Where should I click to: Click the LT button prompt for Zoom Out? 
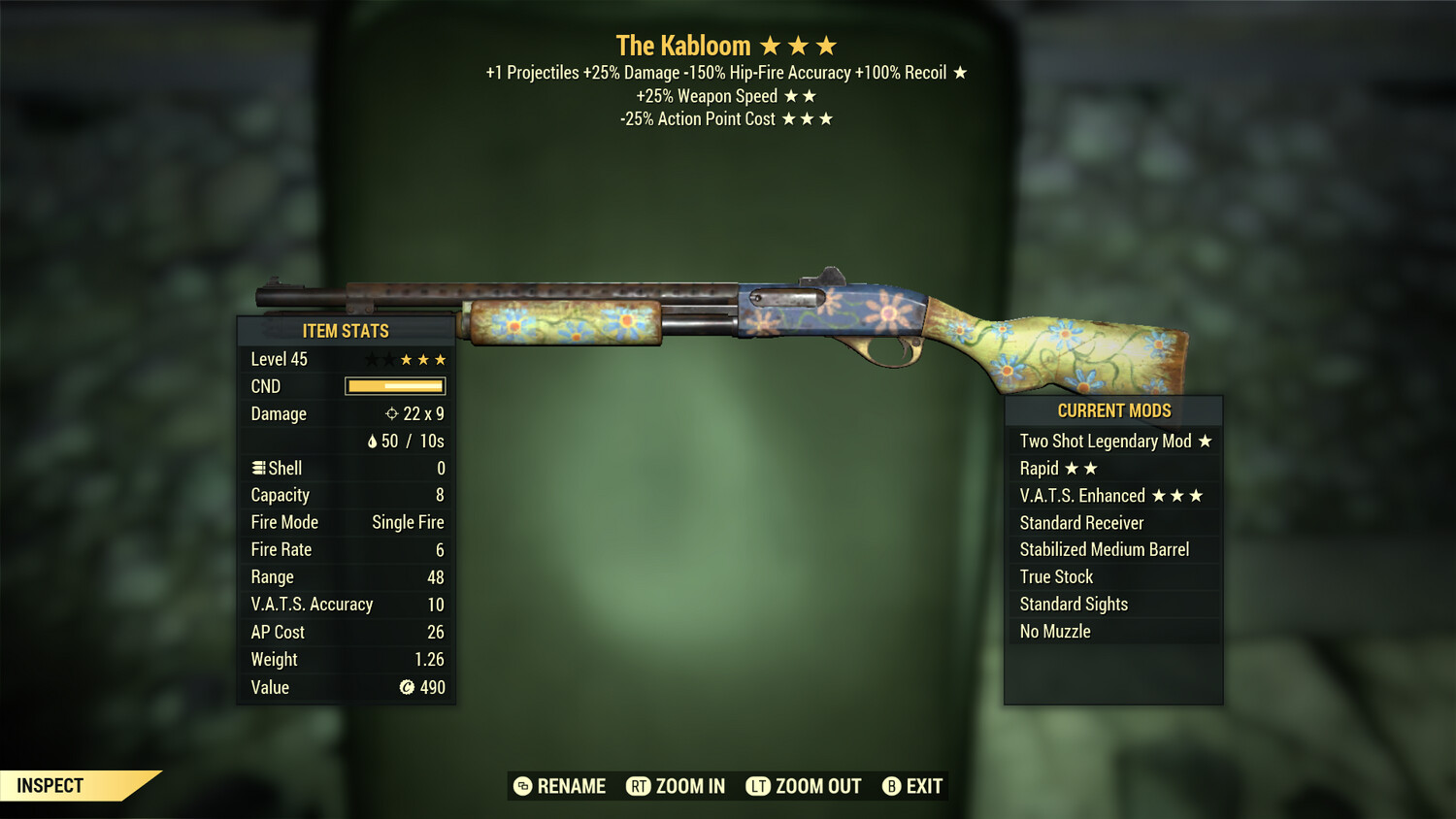click(x=758, y=786)
